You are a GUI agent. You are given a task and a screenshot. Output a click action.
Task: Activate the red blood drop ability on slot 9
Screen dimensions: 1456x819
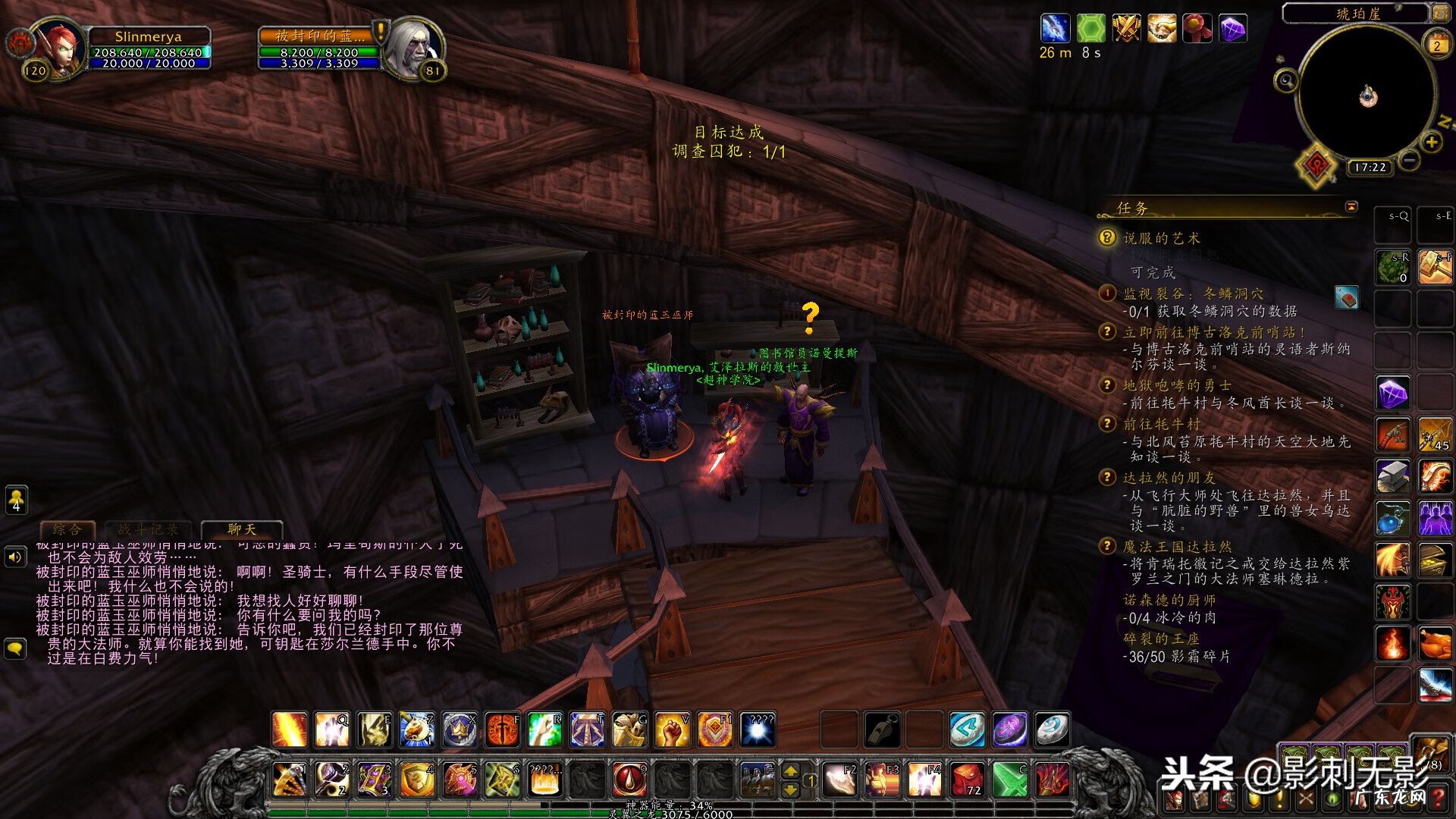[x=629, y=780]
